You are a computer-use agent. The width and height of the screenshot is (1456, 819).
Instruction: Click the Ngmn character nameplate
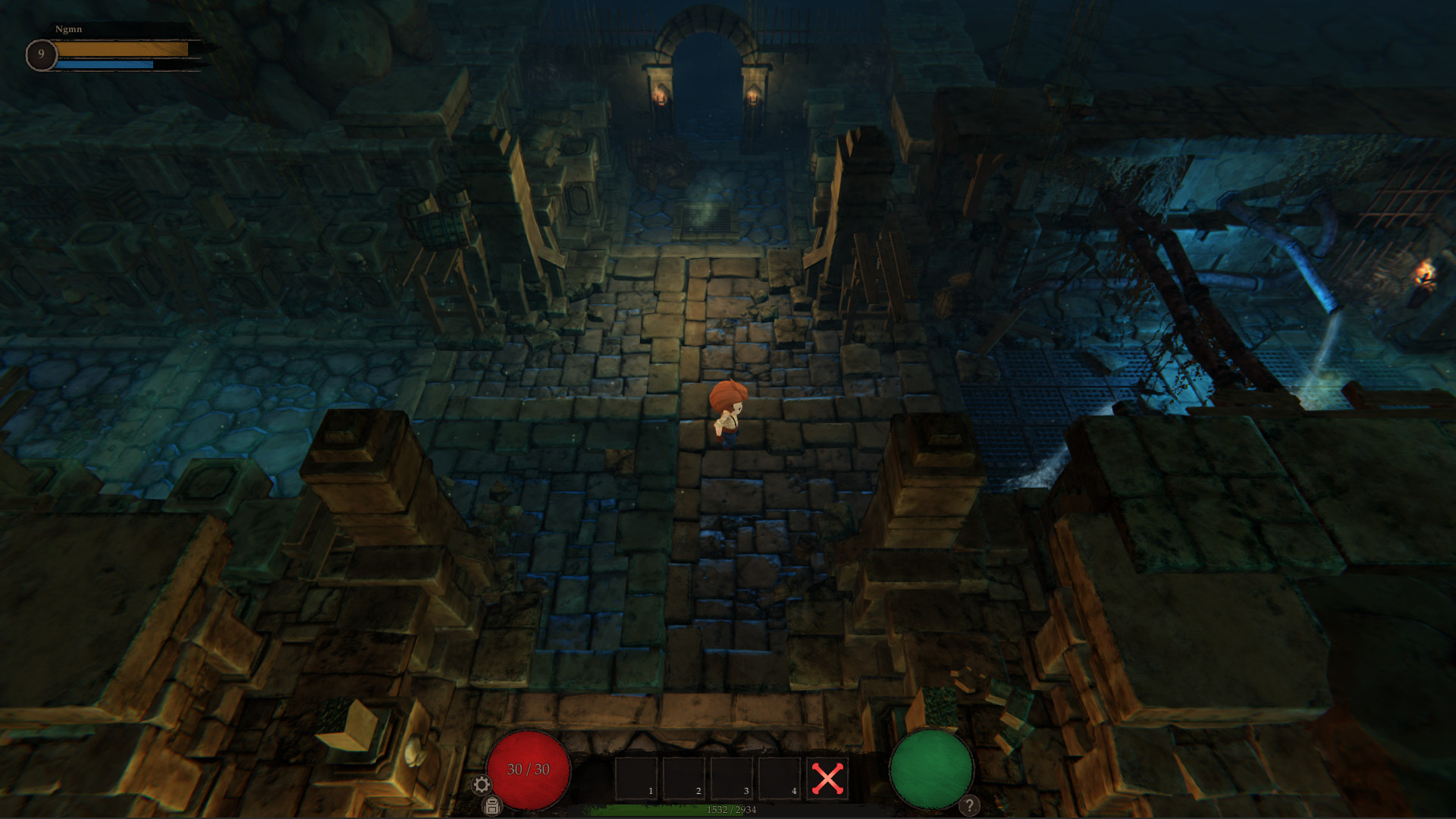tap(70, 29)
